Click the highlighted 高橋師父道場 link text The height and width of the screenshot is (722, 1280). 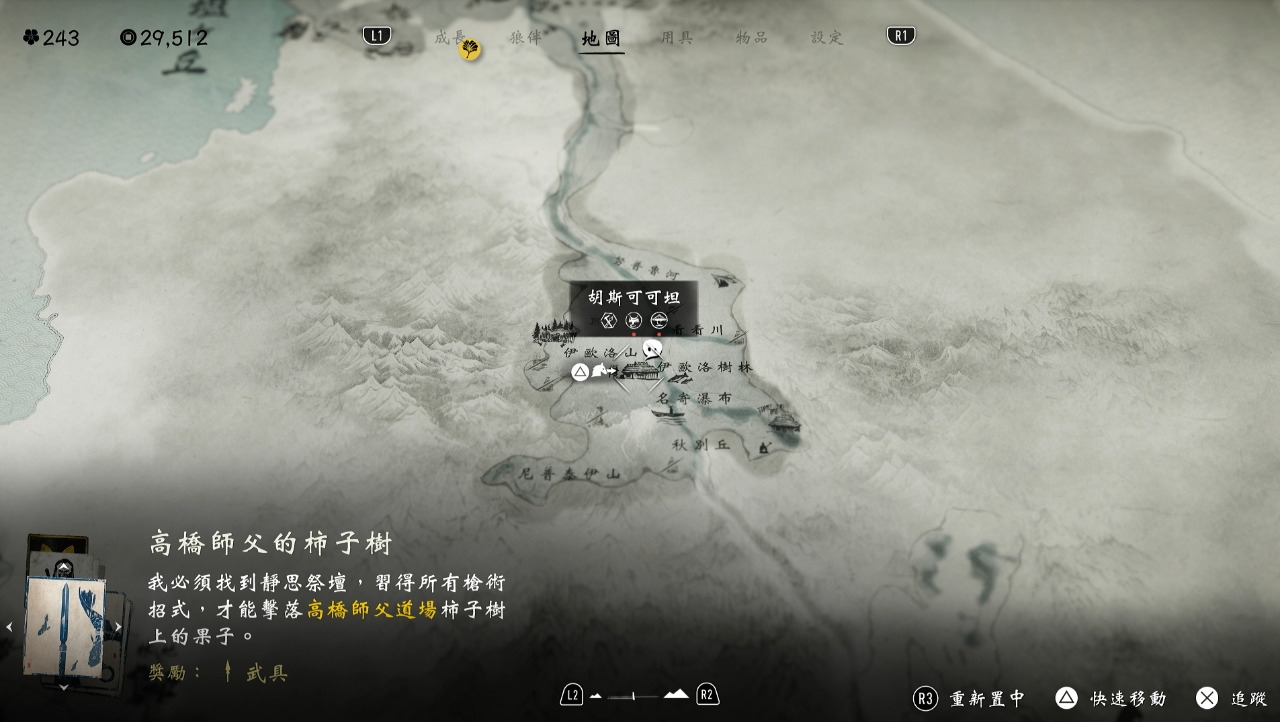click(x=372, y=610)
